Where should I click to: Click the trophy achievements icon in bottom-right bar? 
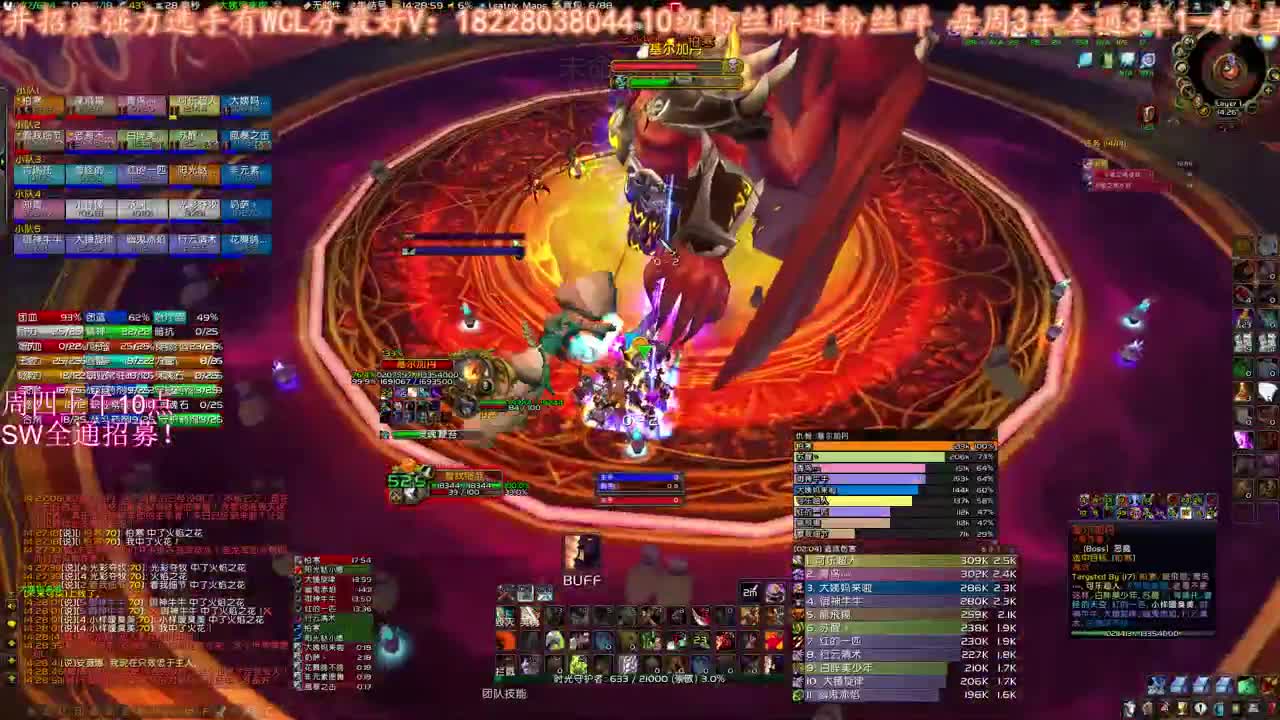tap(1183, 708)
